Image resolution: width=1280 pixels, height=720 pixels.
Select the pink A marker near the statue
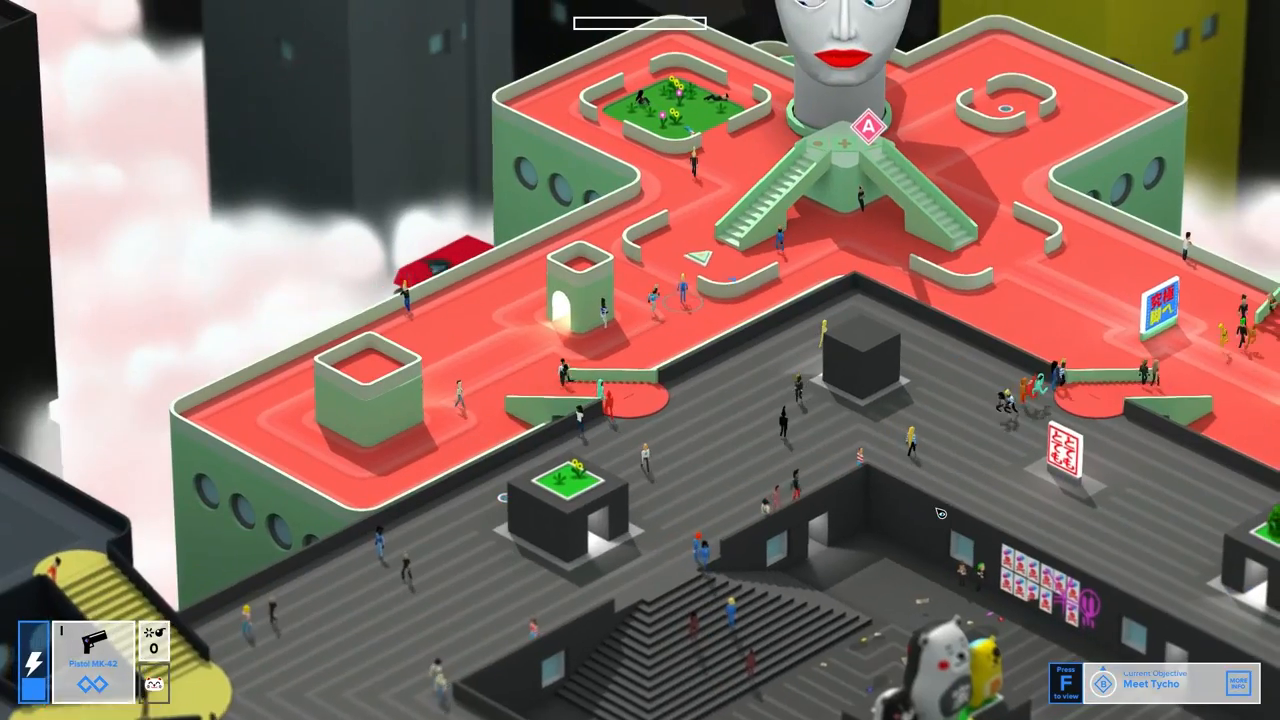click(x=866, y=127)
